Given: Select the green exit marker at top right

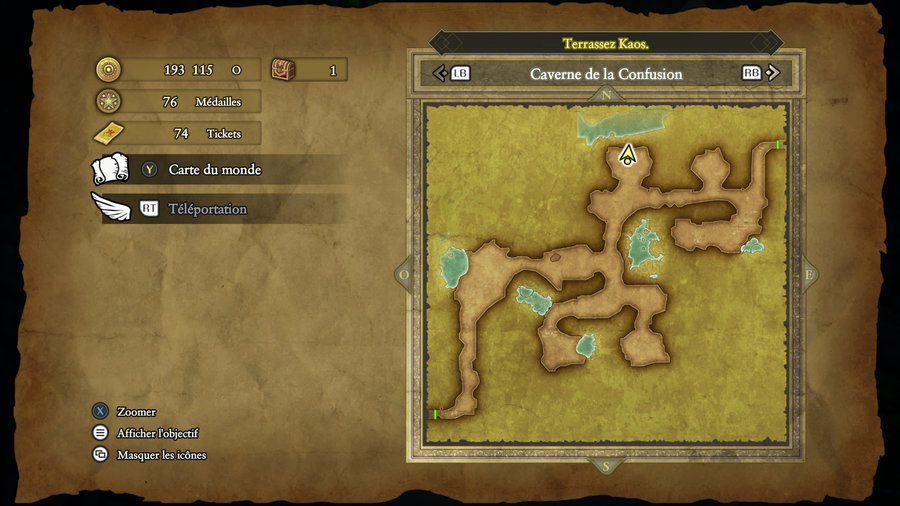Looking at the screenshot, I should (x=778, y=145).
